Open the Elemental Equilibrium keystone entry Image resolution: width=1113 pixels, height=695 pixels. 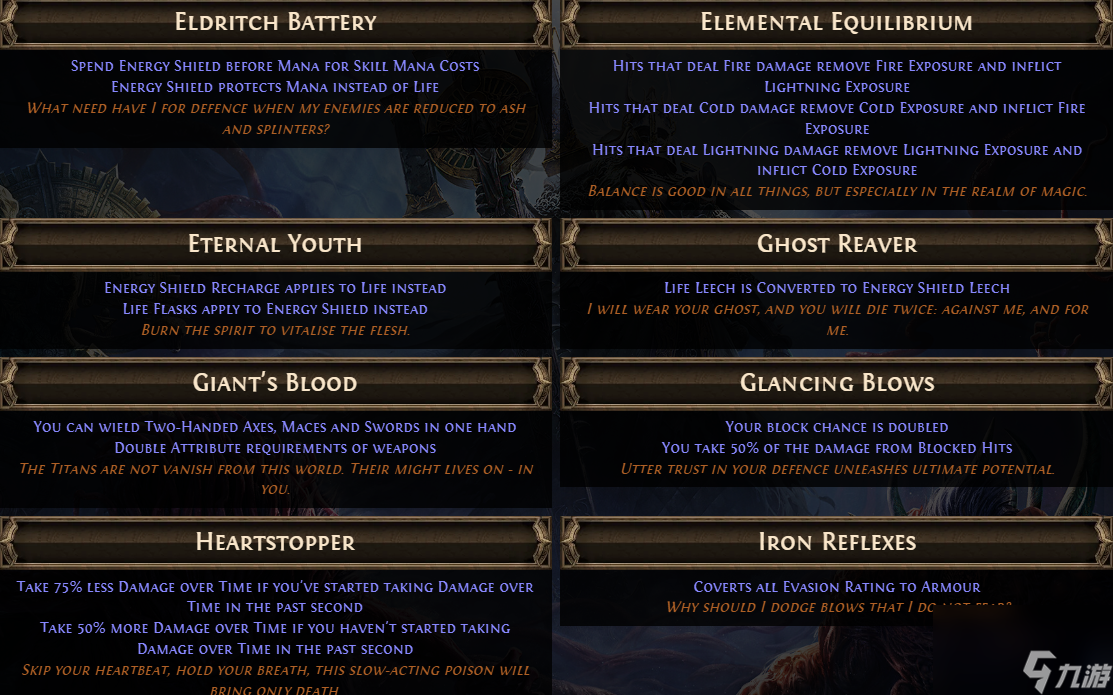click(x=836, y=22)
